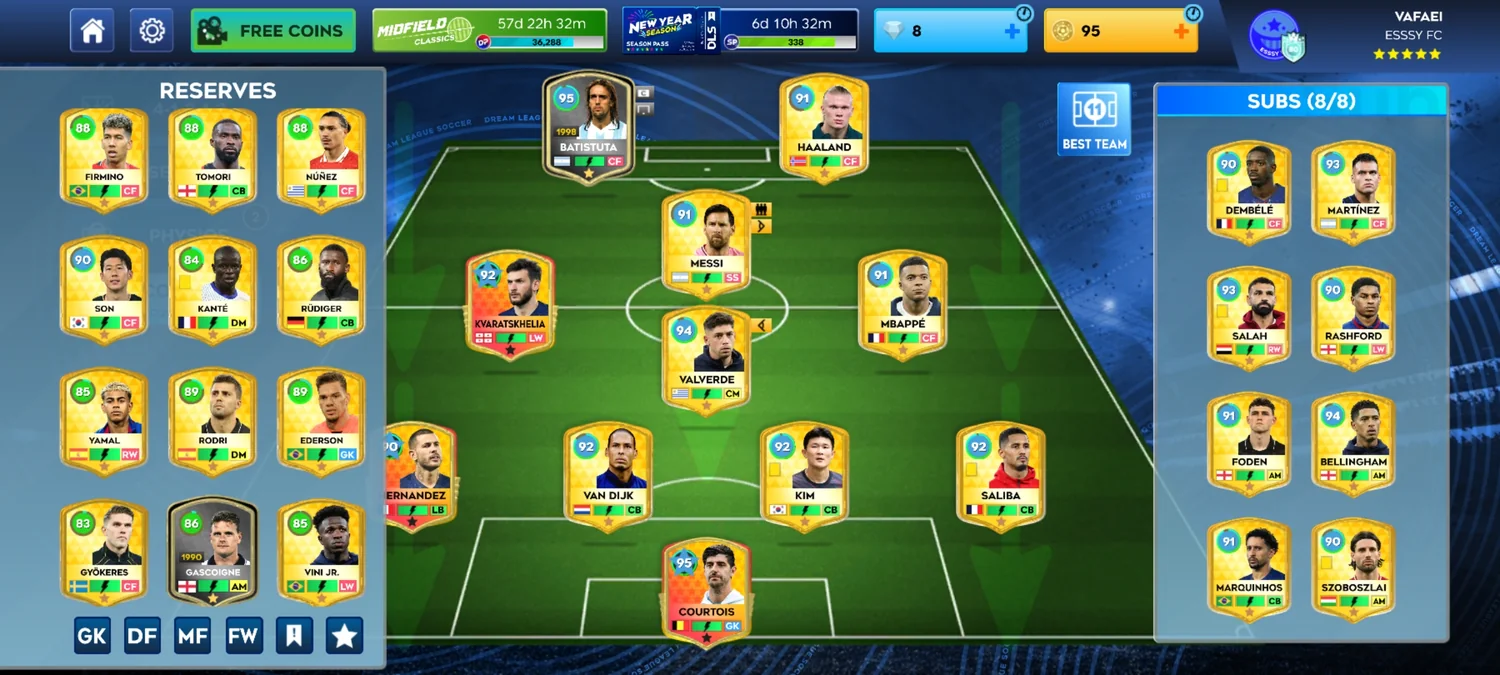Apply the Best Team lineup
This screenshot has height=675, width=1500.
click(1094, 119)
